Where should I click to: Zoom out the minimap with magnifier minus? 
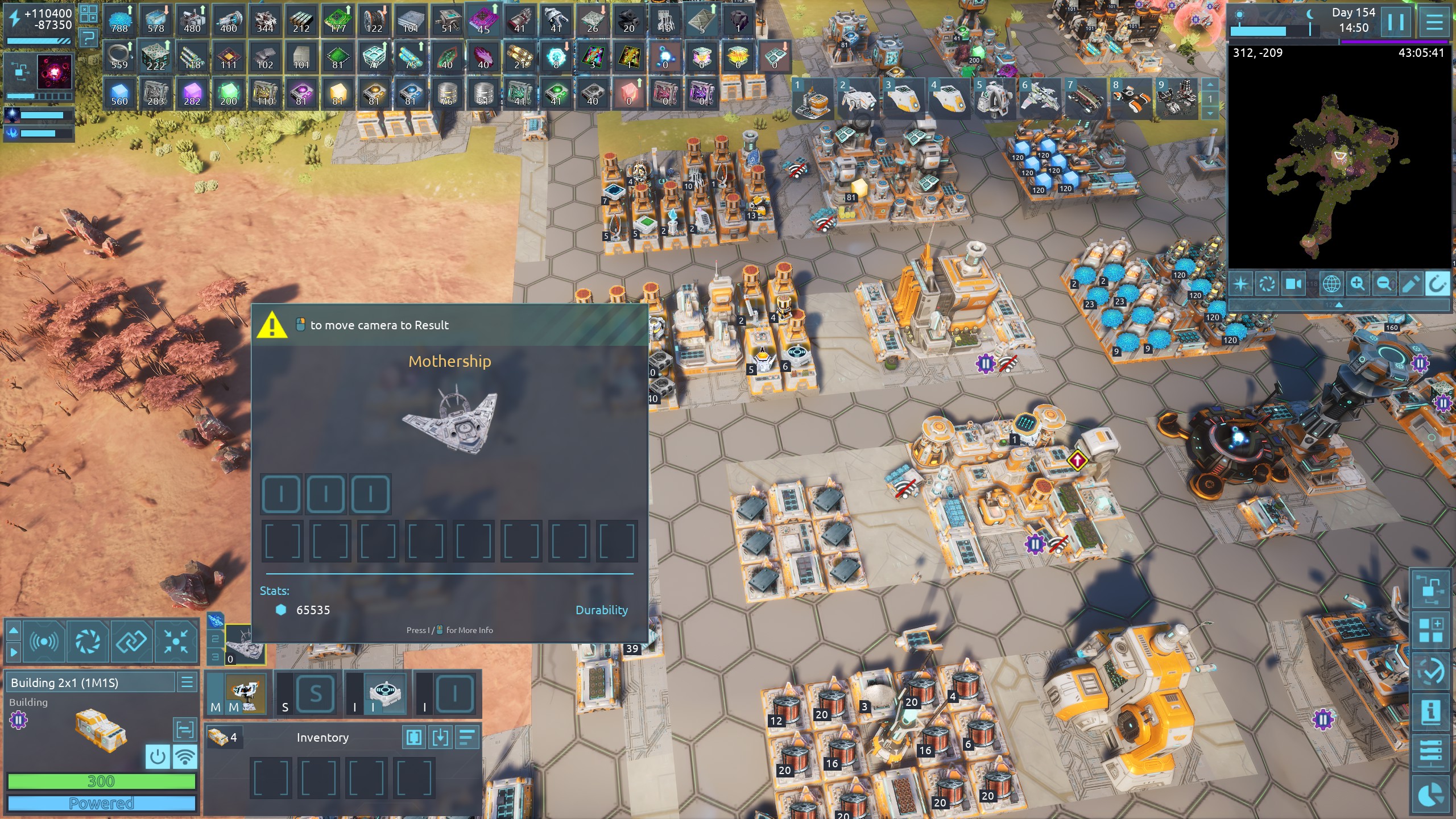(x=1384, y=283)
